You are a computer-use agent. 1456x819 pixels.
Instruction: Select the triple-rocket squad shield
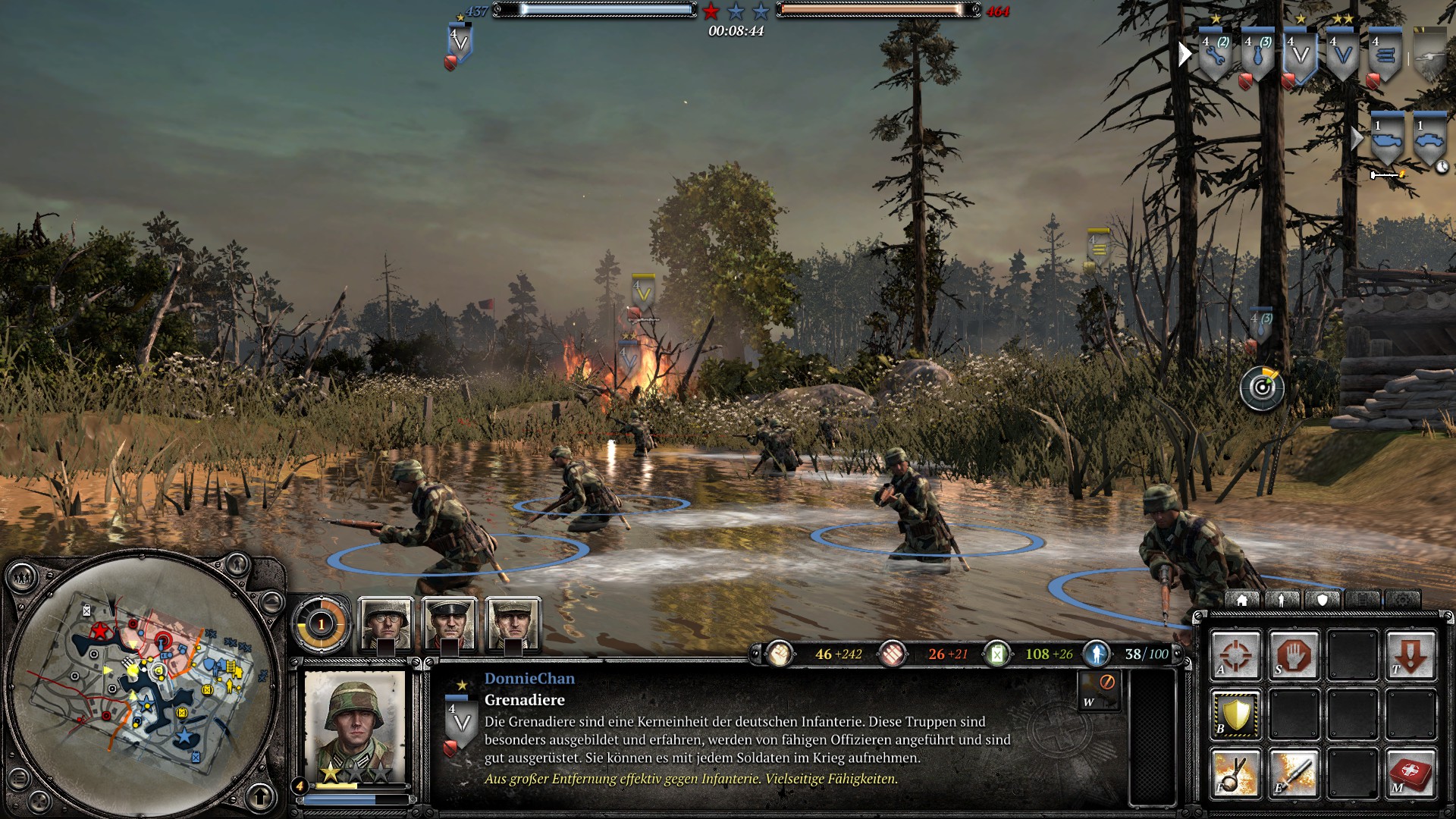pyautogui.click(x=1385, y=55)
